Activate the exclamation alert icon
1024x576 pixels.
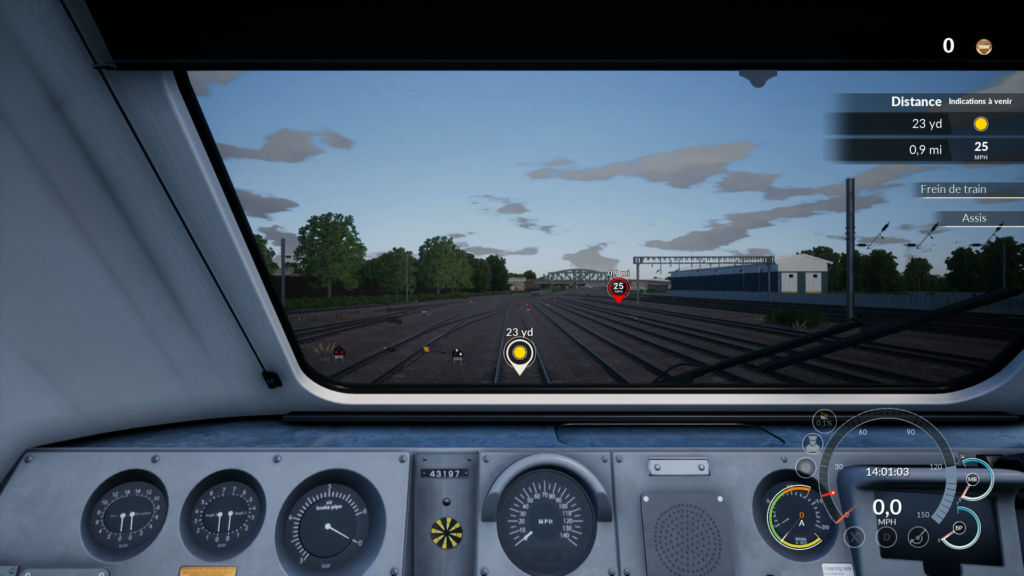pos(804,467)
